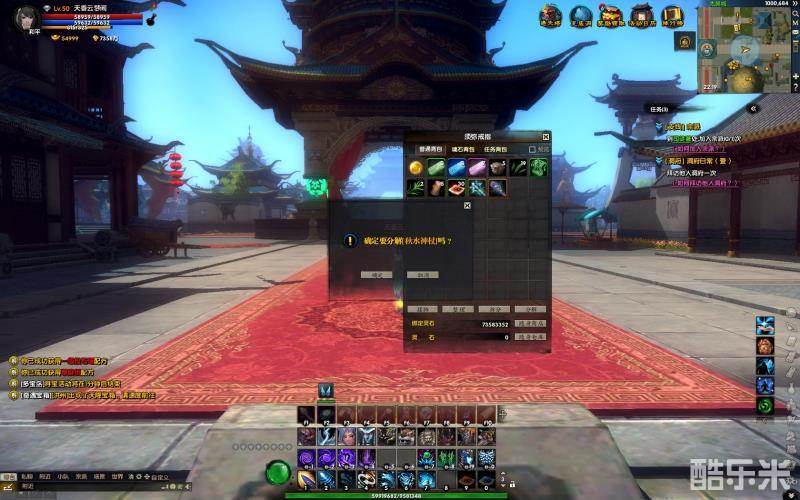Select the gold coin item slot
This screenshot has height=500, width=800.
pos(417,167)
